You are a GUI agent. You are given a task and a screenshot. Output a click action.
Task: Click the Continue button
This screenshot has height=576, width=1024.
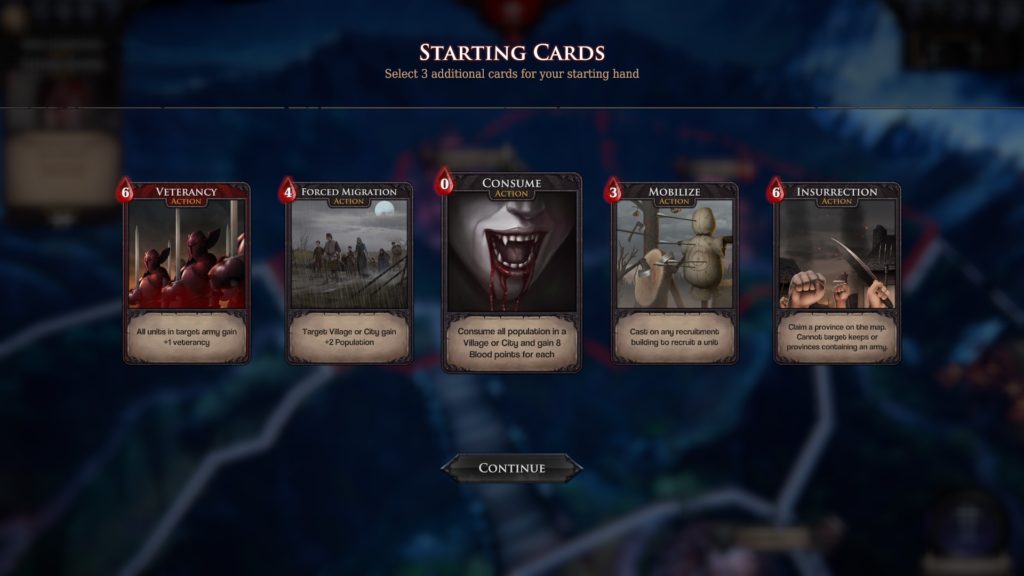(x=512, y=468)
